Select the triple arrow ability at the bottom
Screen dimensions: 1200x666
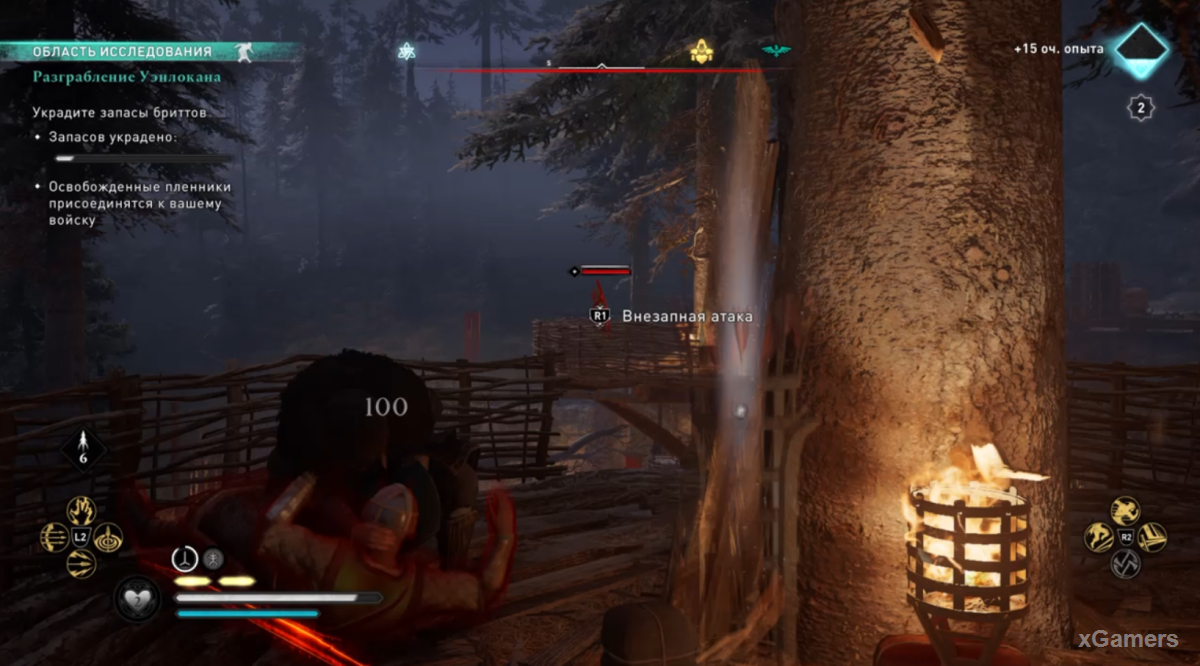tap(81, 563)
